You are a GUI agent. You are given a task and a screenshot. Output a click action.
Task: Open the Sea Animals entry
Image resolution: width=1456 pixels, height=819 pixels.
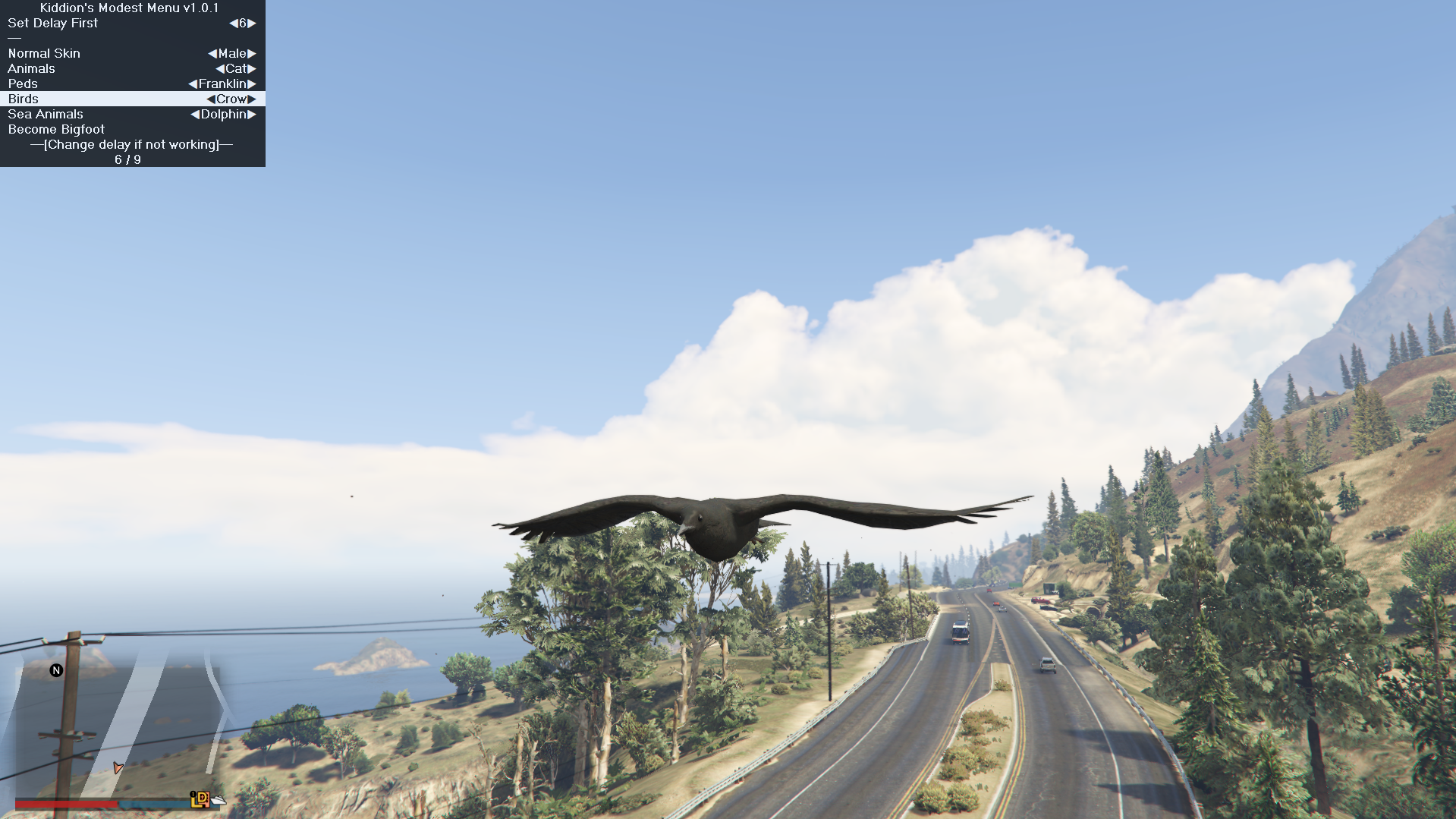click(x=46, y=114)
